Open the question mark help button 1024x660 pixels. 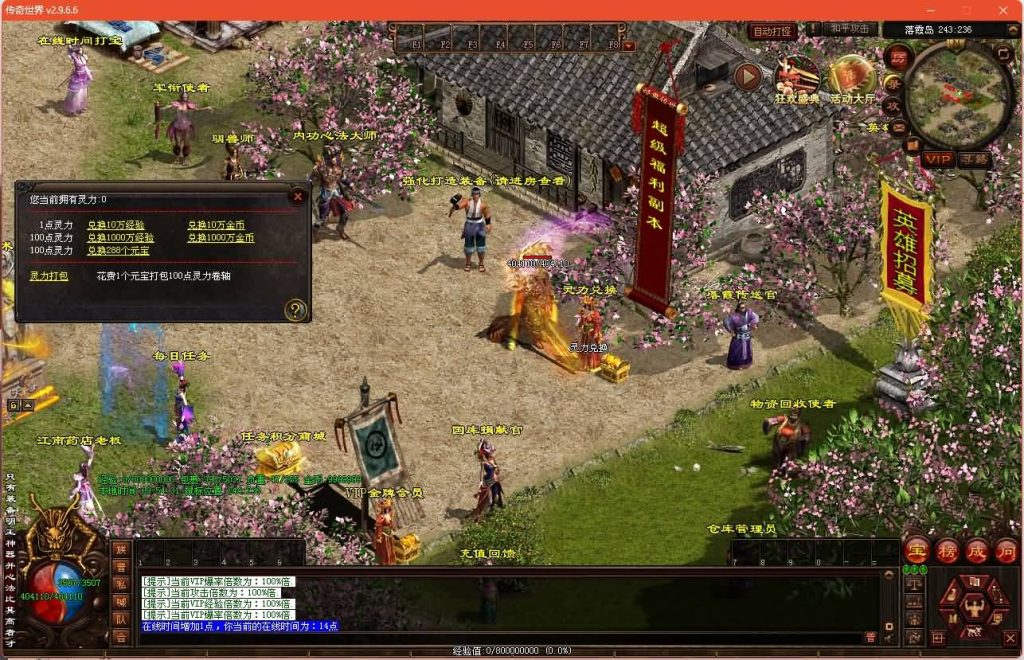tap(294, 309)
